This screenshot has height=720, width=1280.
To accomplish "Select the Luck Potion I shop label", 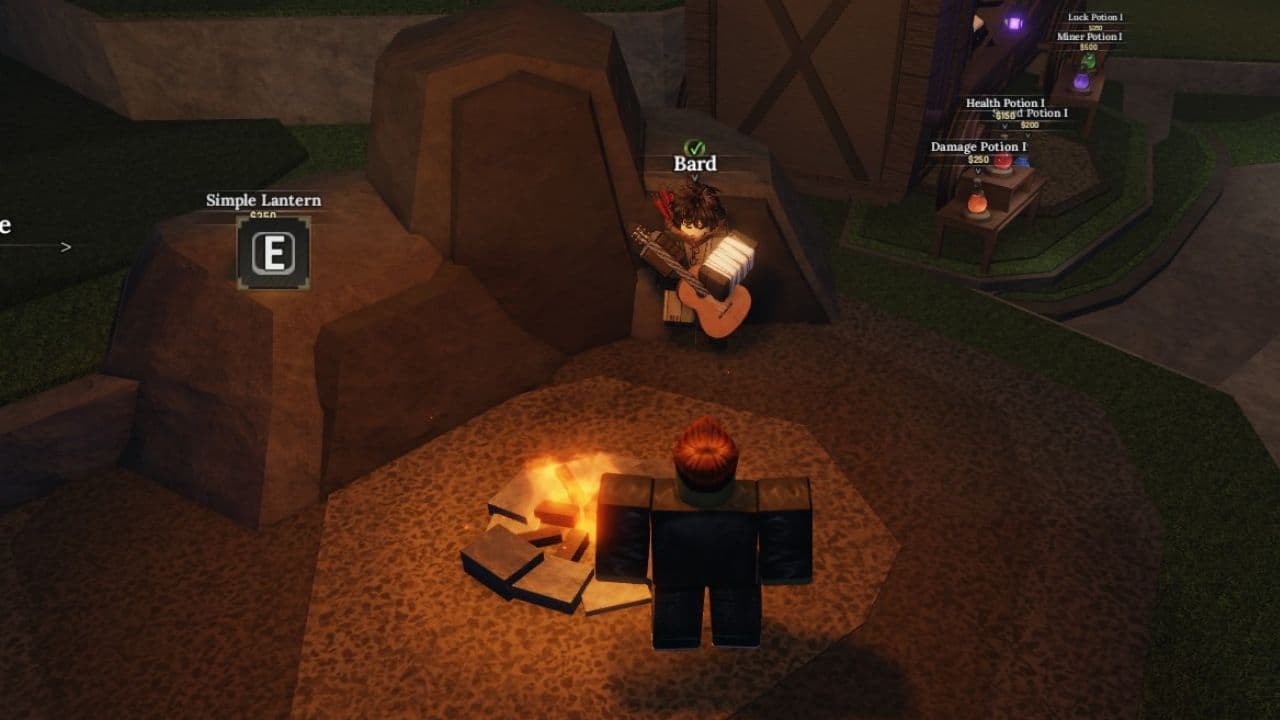I will coord(1094,16).
